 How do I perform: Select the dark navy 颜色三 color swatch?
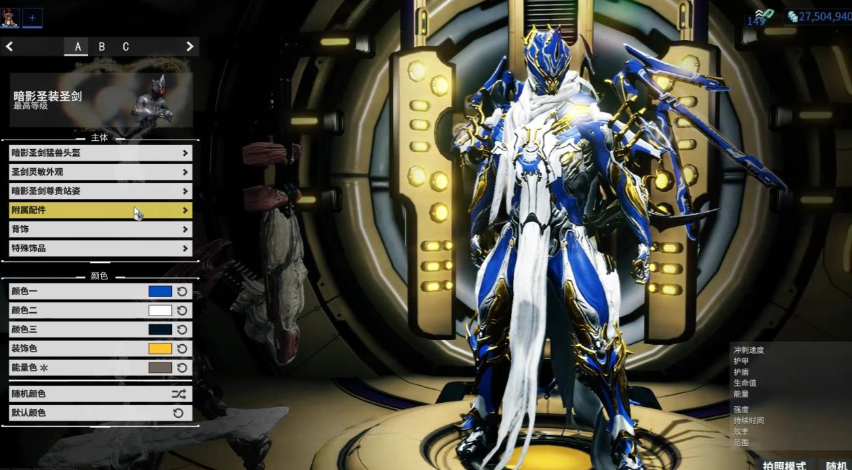[160, 329]
